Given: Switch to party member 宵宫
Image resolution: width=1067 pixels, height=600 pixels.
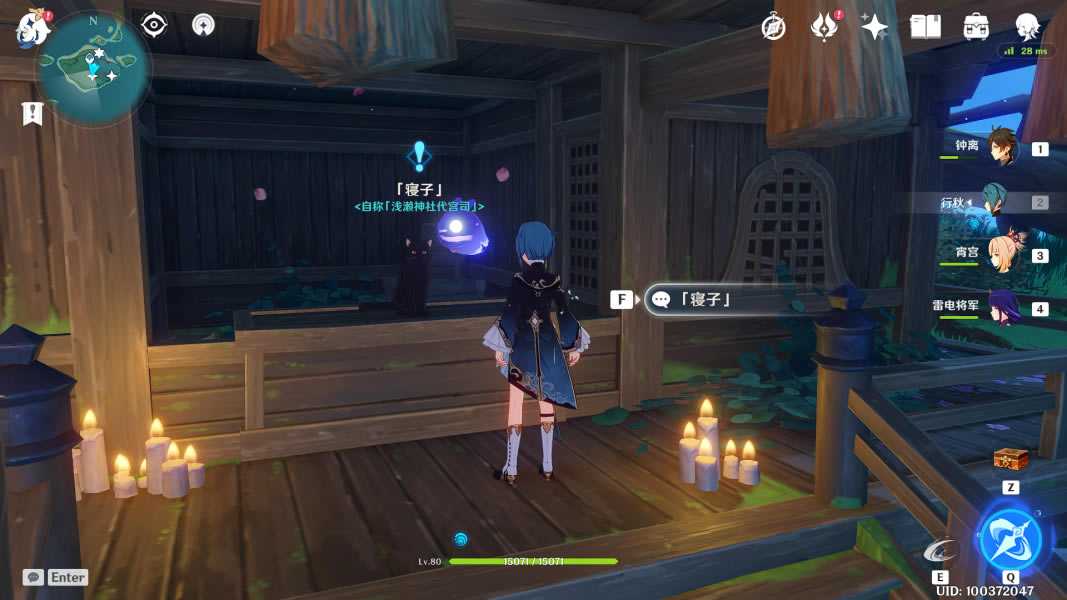Looking at the screenshot, I should [x=1002, y=255].
